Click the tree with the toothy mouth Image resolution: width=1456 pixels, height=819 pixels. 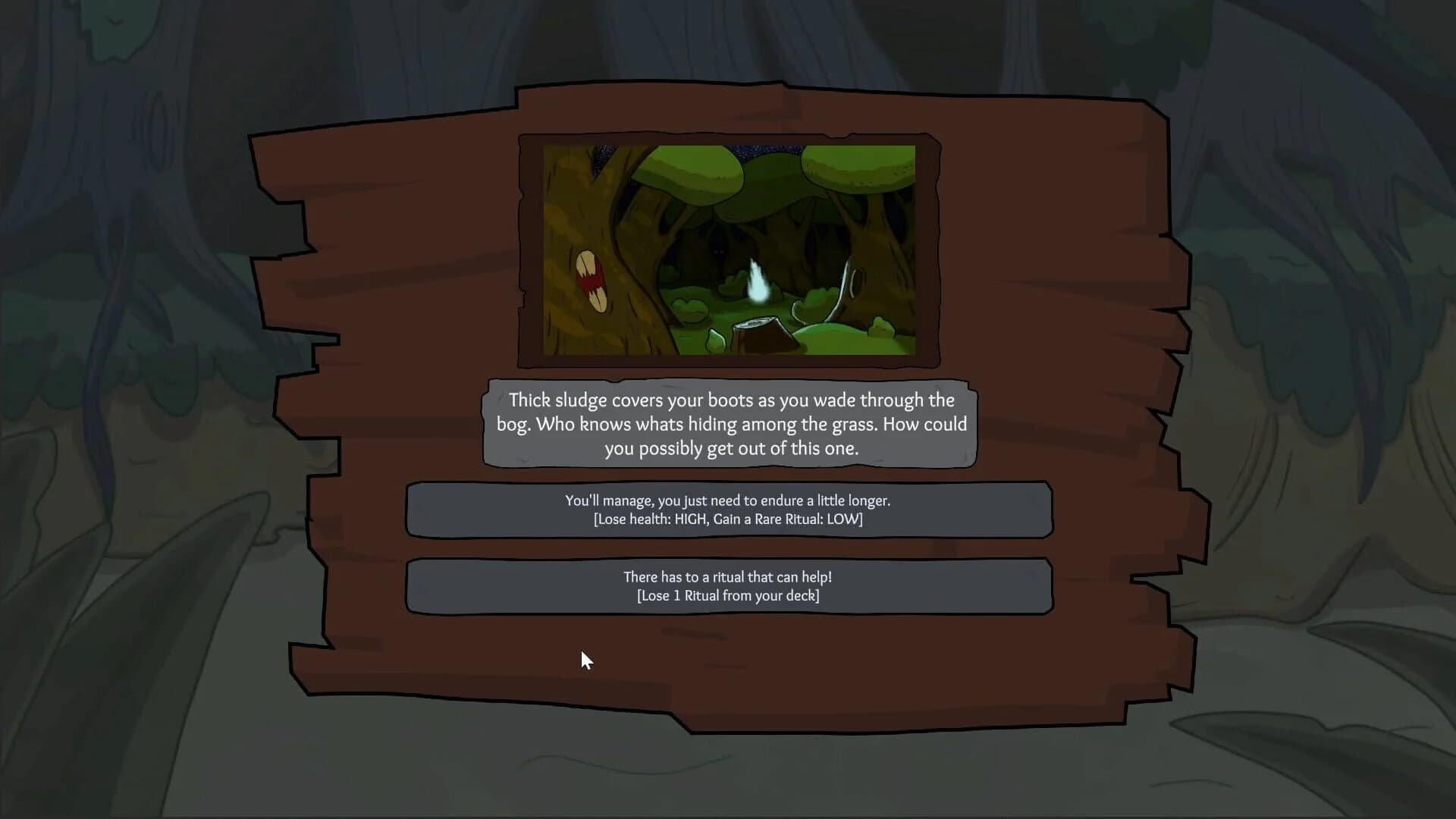591,281
